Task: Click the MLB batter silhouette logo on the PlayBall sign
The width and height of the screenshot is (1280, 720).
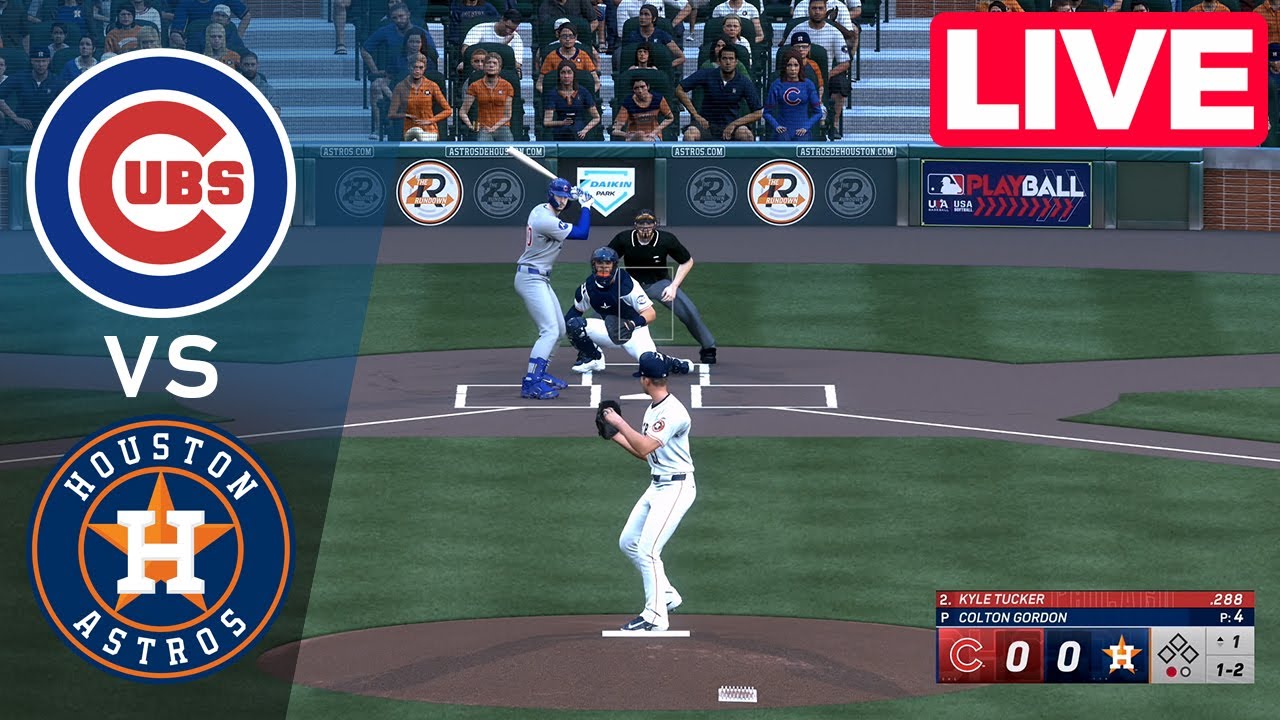Action: 946,184
